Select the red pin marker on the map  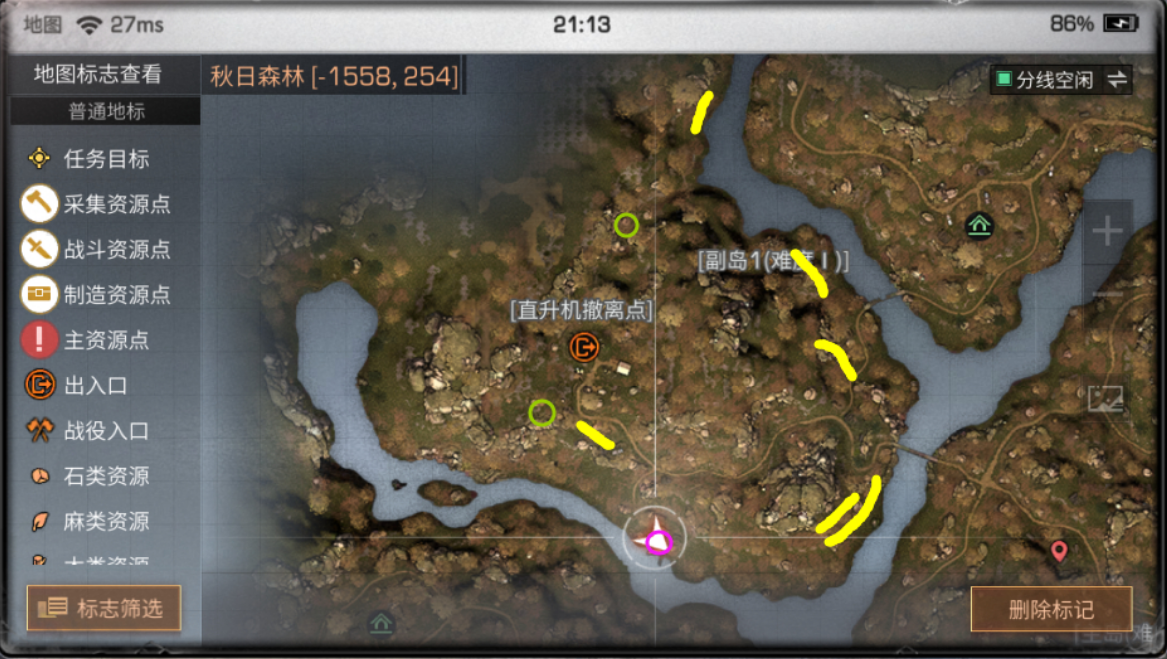click(x=1059, y=550)
